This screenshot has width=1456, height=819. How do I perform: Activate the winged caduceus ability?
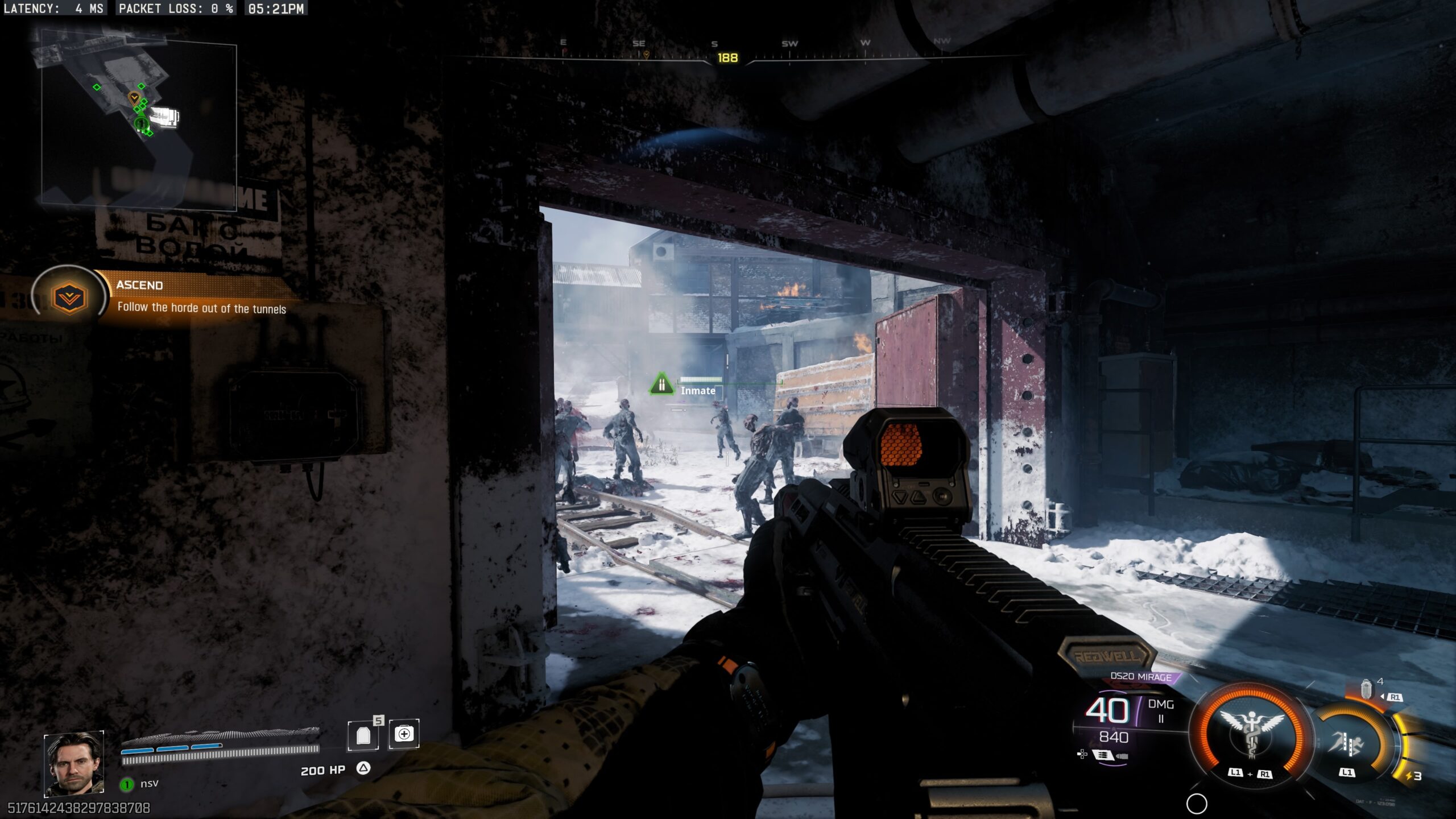(1251, 733)
